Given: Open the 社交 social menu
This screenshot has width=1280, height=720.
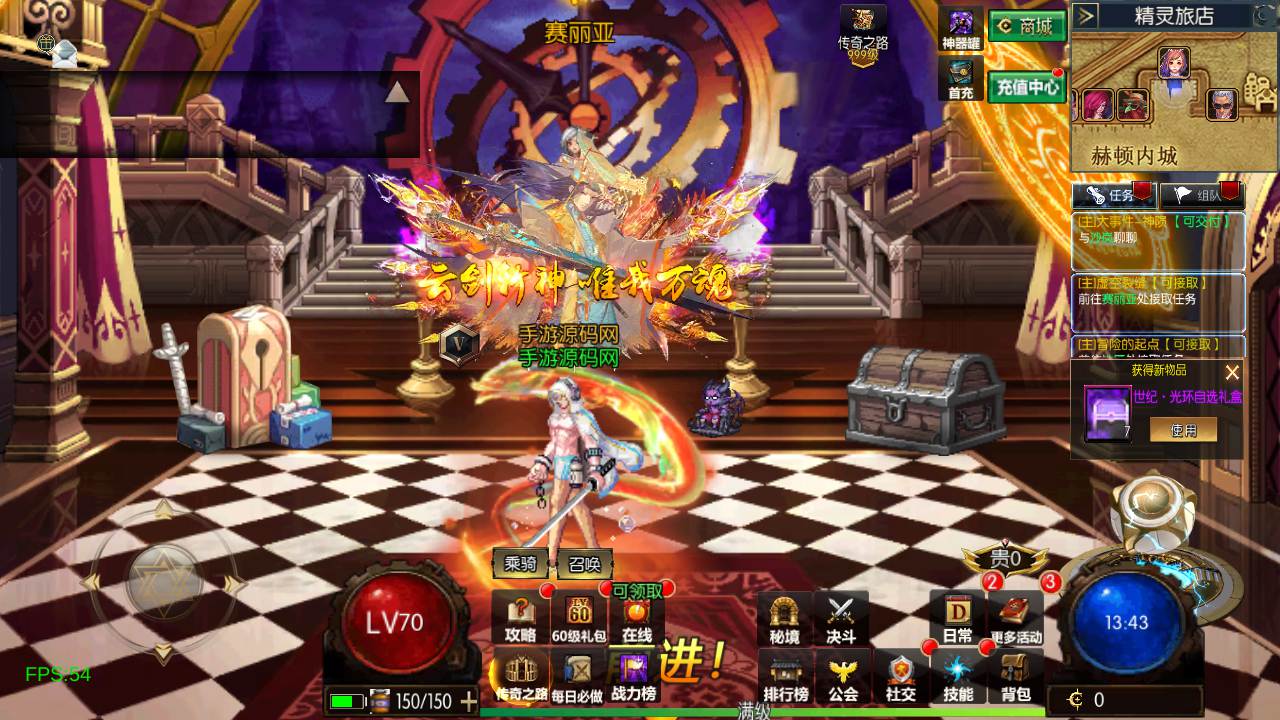Looking at the screenshot, I should pyautogui.click(x=900, y=677).
